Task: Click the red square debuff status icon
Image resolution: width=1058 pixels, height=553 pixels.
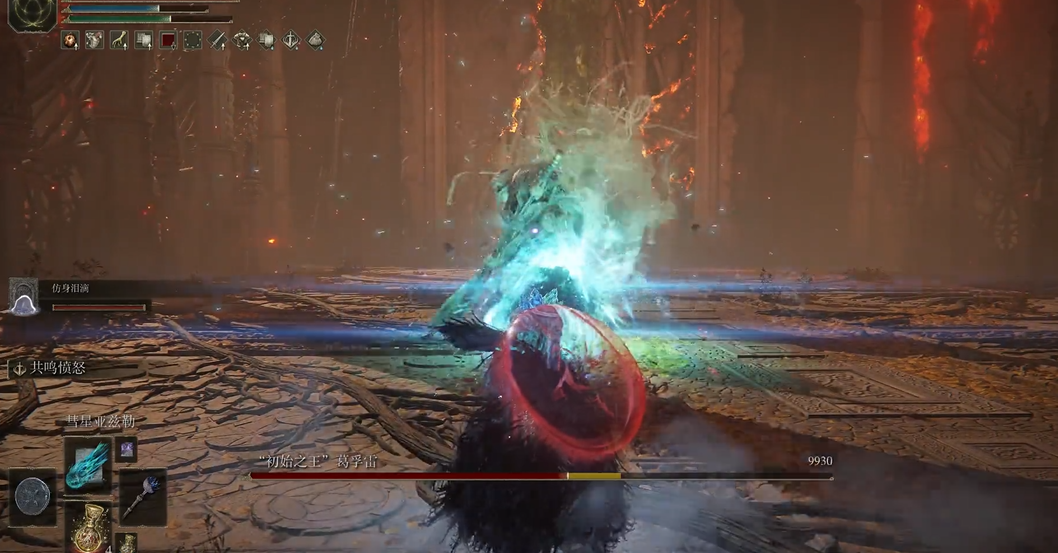Action: click(168, 40)
